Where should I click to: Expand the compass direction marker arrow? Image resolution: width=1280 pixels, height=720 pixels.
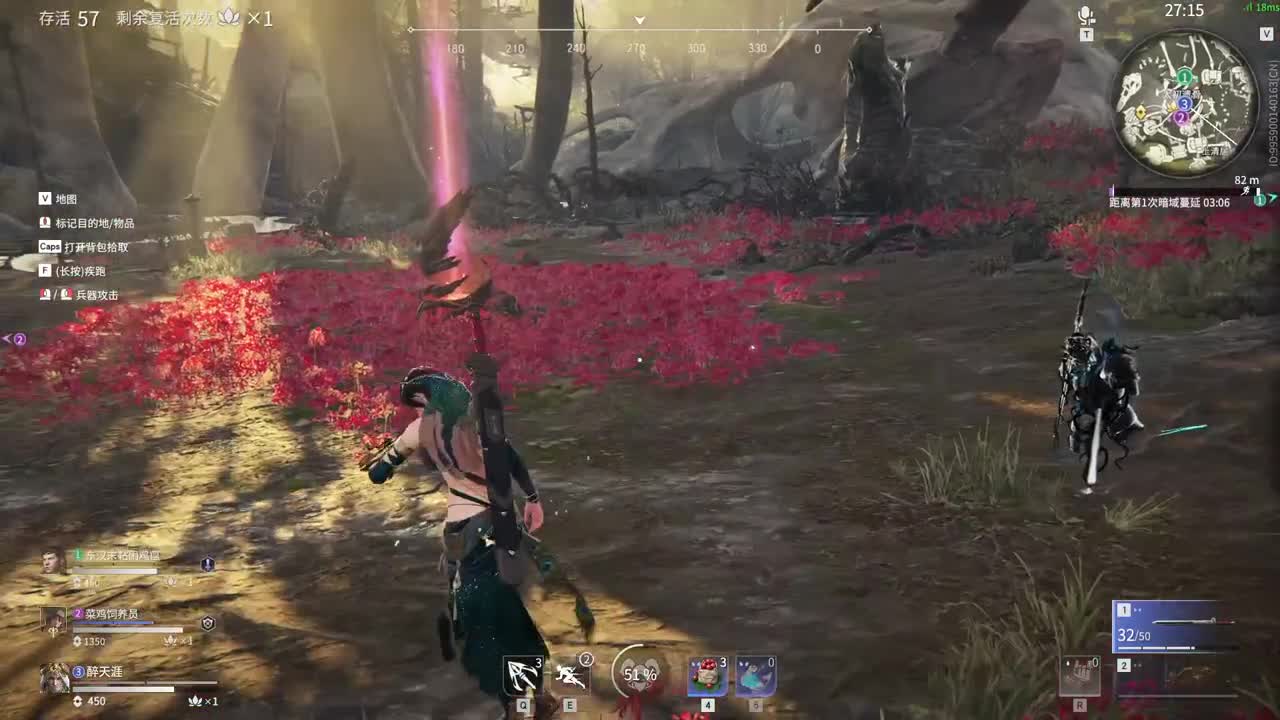pyautogui.click(x=639, y=20)
